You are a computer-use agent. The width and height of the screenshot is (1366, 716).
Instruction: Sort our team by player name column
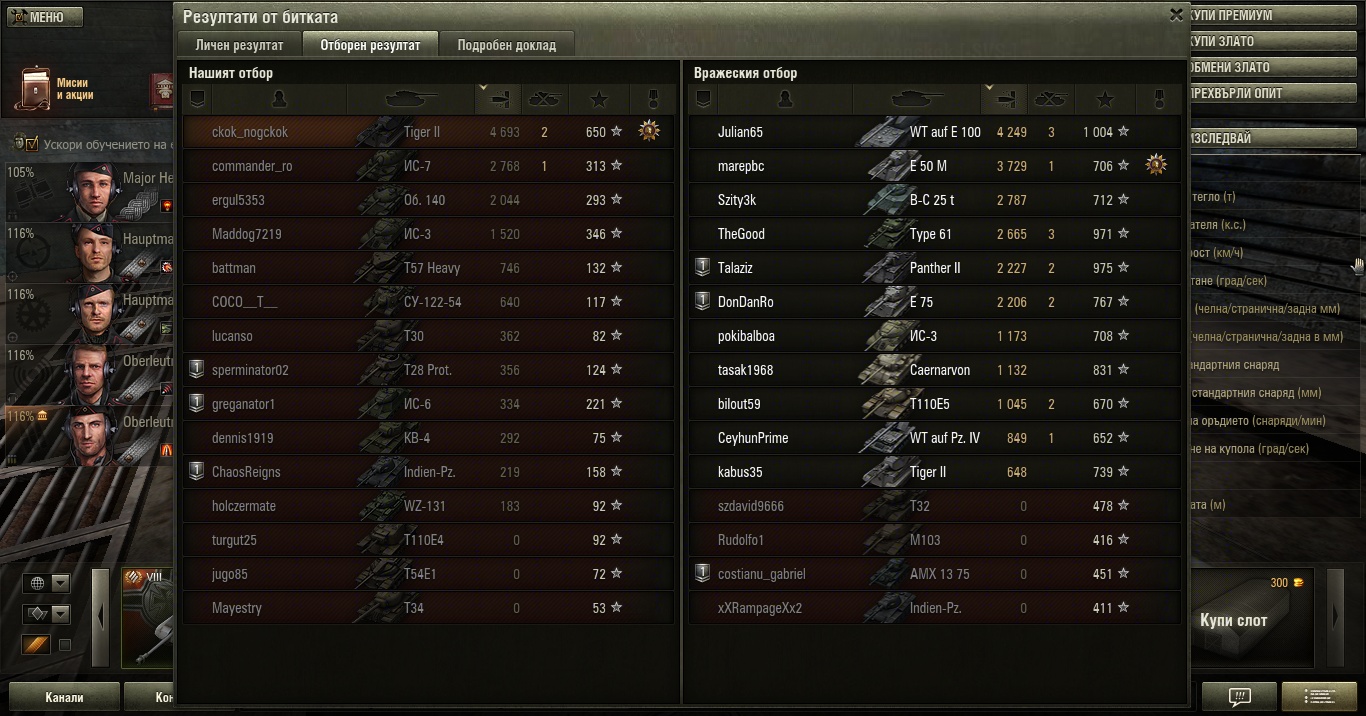(x=279, y=99)
